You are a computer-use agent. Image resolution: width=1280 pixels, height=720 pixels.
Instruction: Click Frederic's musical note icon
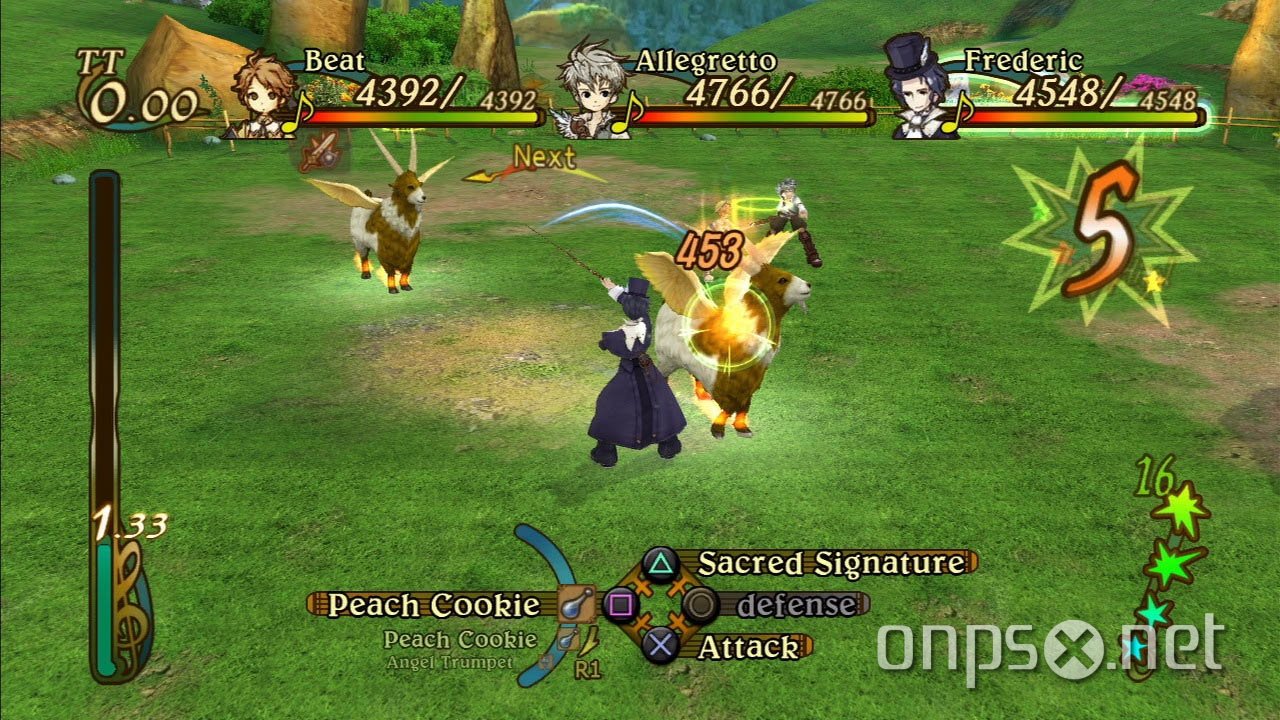957,113
